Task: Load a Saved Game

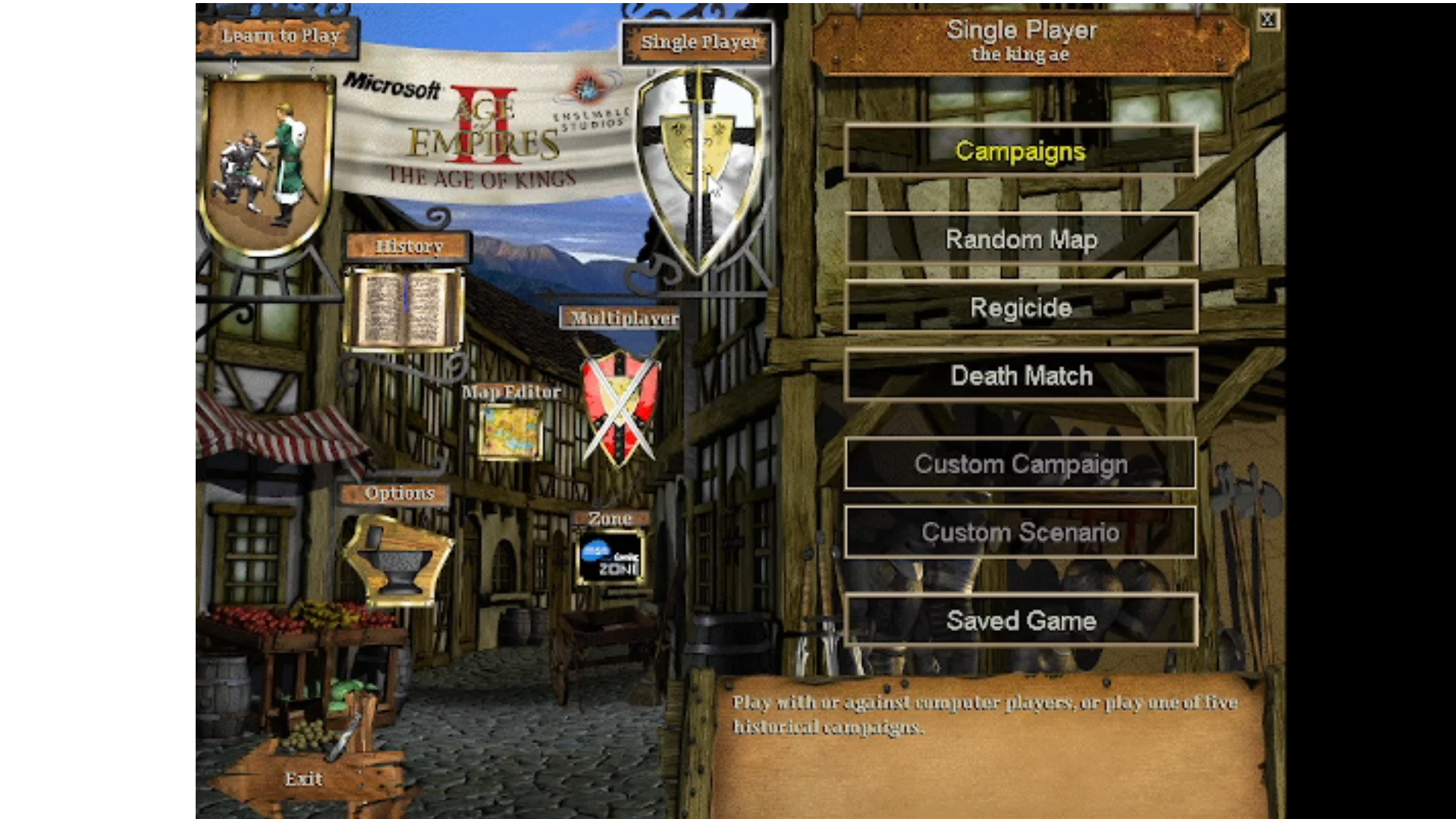Action: [x=1020, y=620]
